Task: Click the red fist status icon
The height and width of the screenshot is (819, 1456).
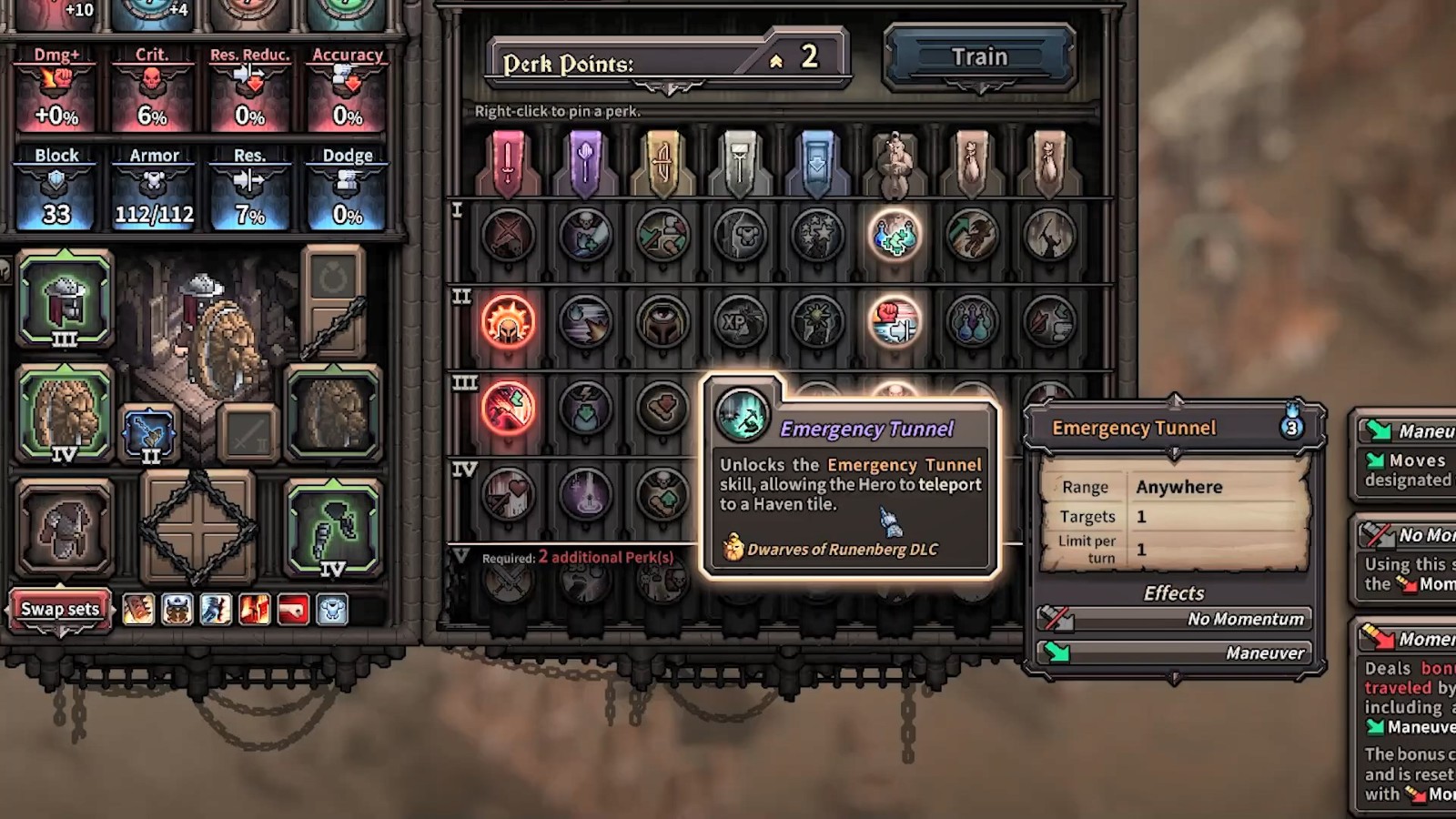Action: pyautogui.click(x=293, y=610)
